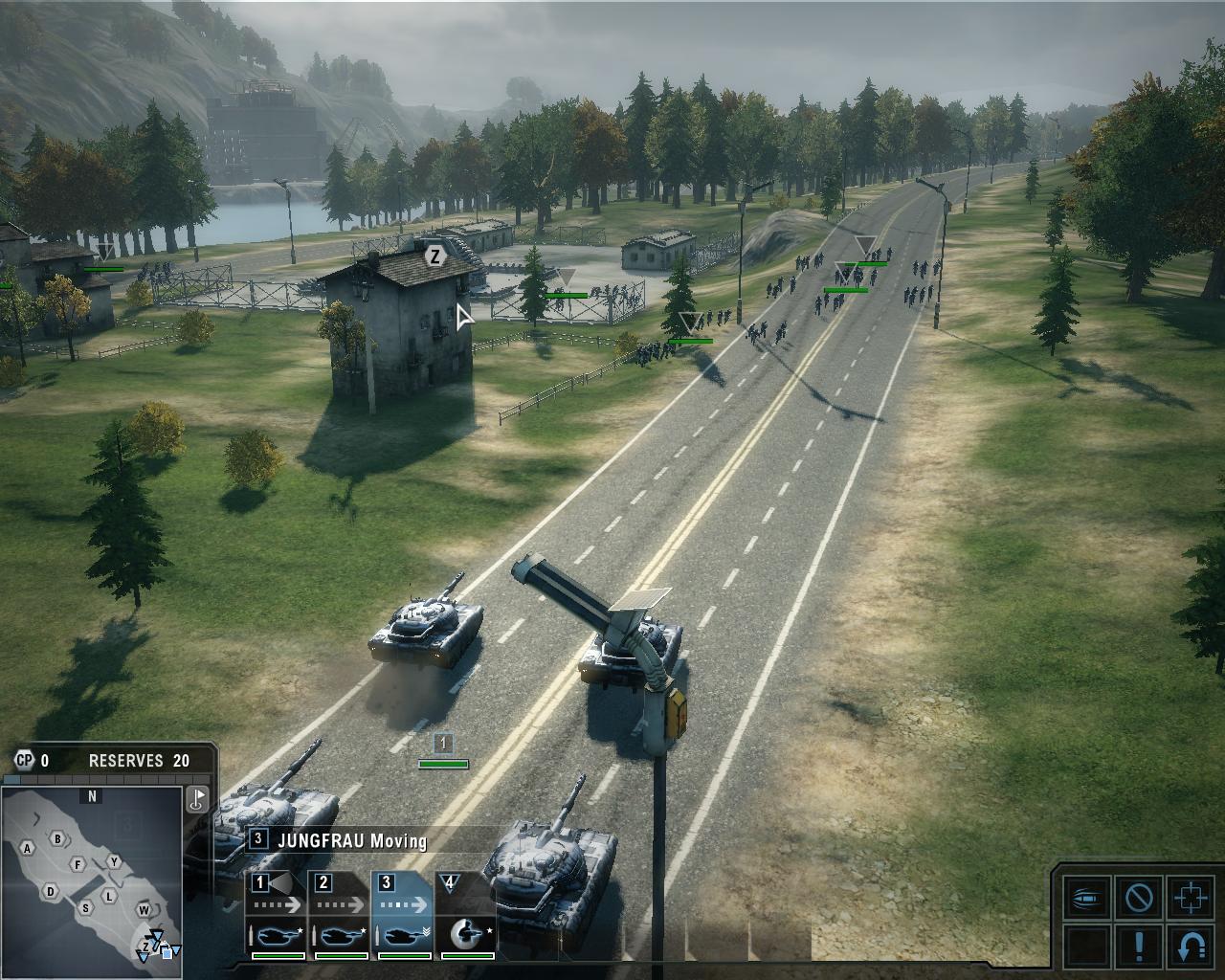Image resolution: width=1225 pixels, height=980 pixels.
Task: Activate the crosshair target command
Action: pos(1190,899)
